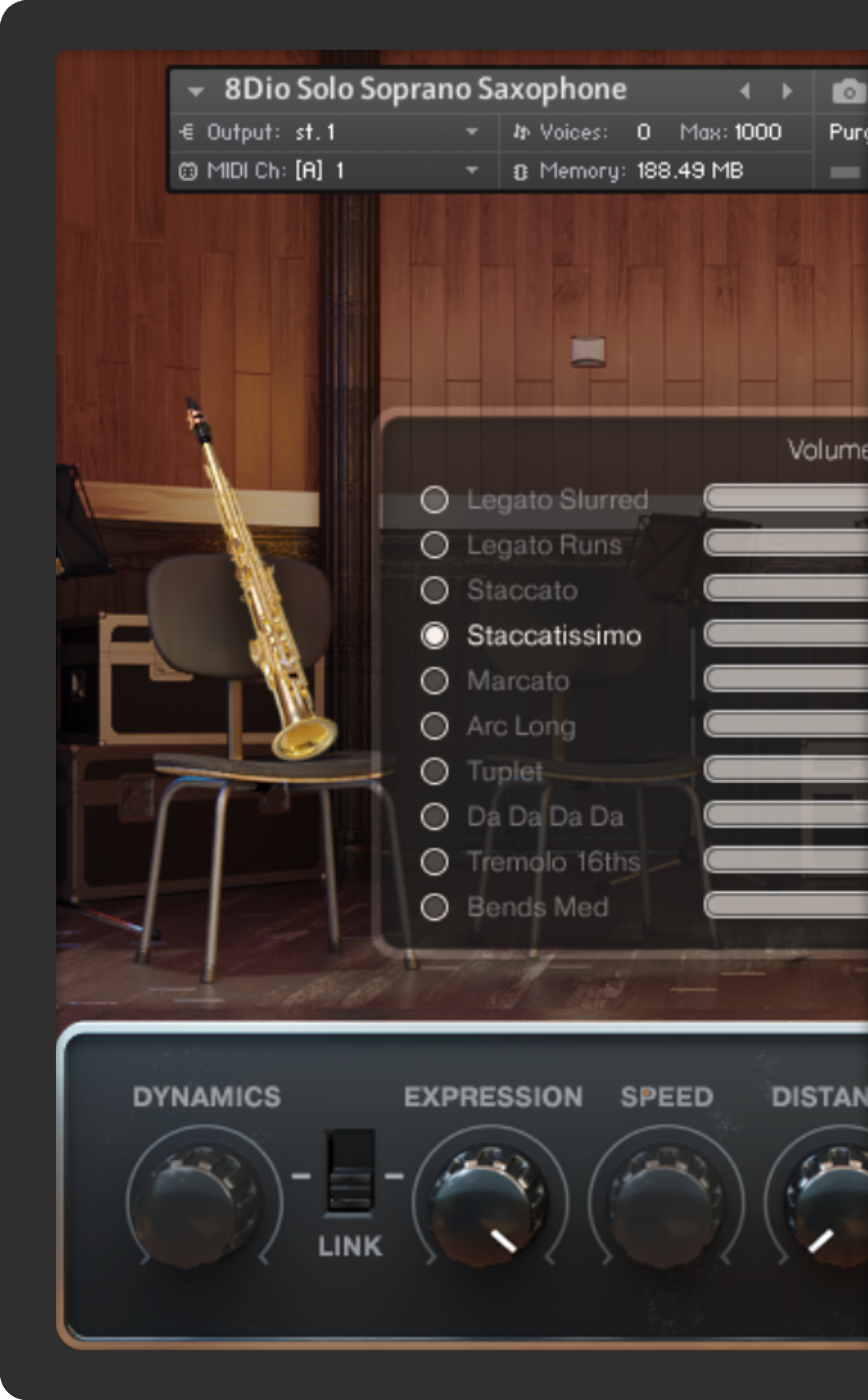Select the Marcato articulation

[x=434, y=680]
